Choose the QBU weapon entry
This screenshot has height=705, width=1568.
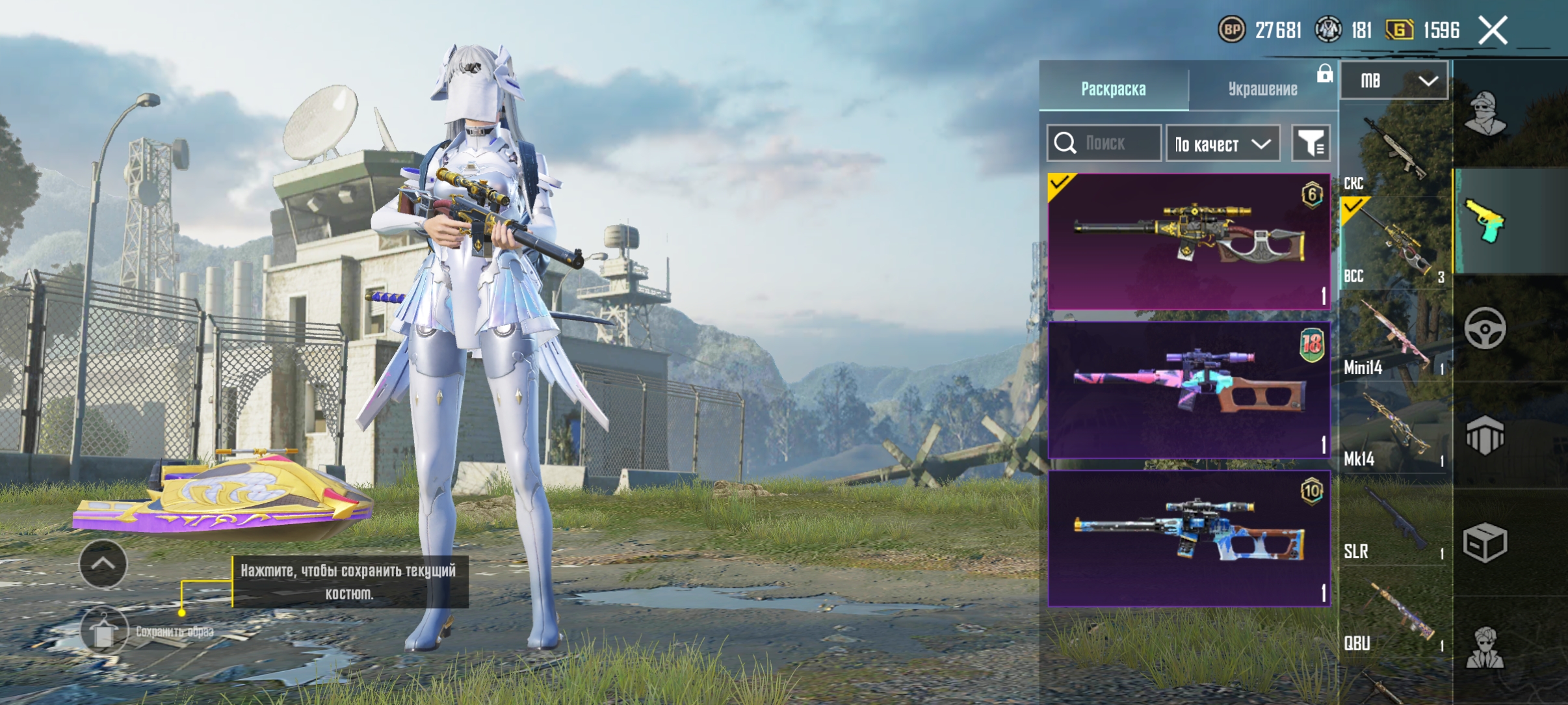click(x=1394, y=613)
